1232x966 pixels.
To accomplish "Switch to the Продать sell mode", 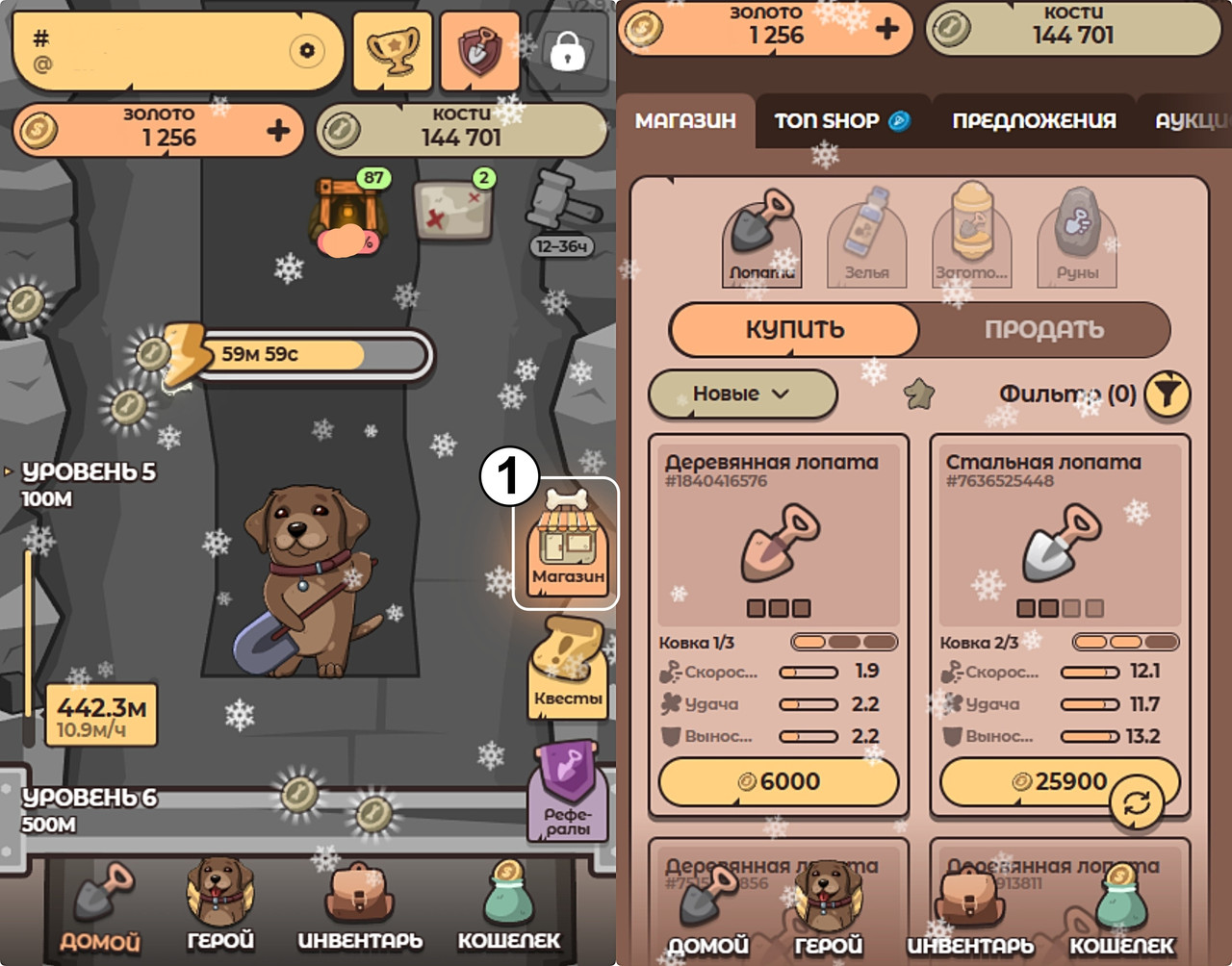I will [x=1043, y=330].
